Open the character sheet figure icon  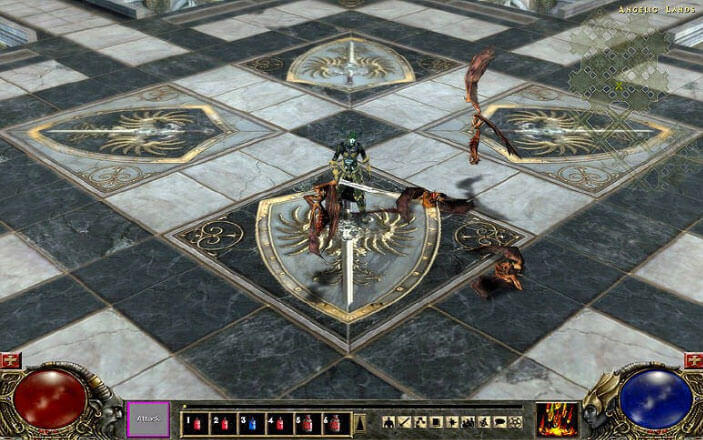tap(390, 422)
